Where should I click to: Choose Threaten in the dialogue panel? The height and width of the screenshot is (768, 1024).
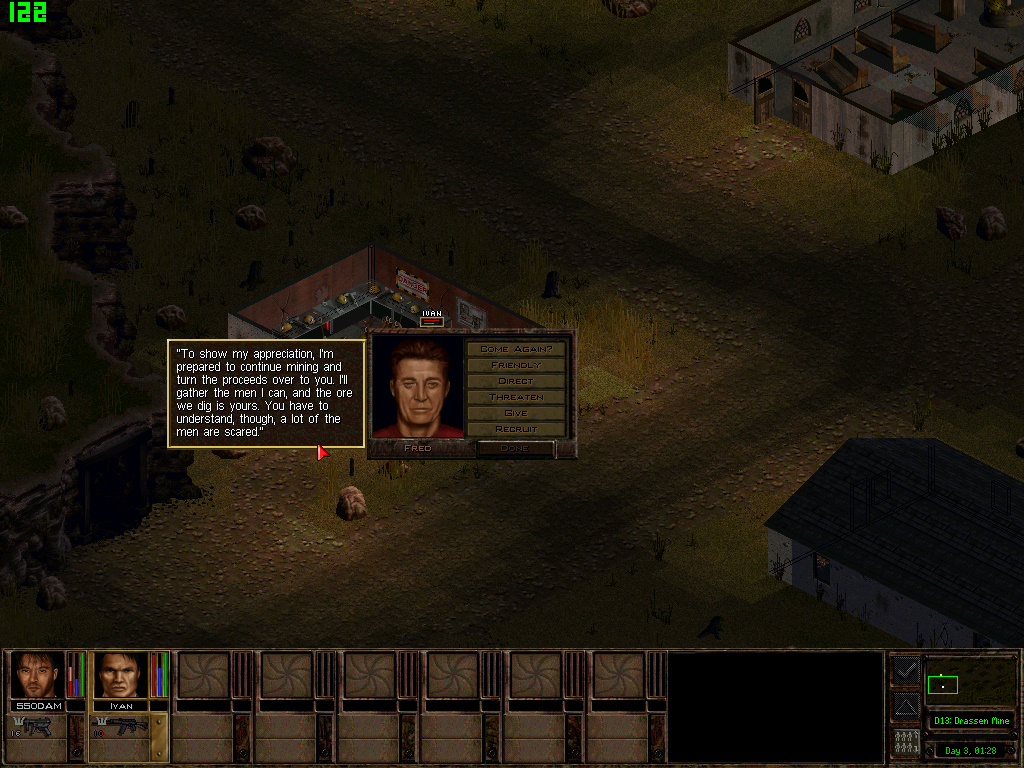(x=516, y=397)
